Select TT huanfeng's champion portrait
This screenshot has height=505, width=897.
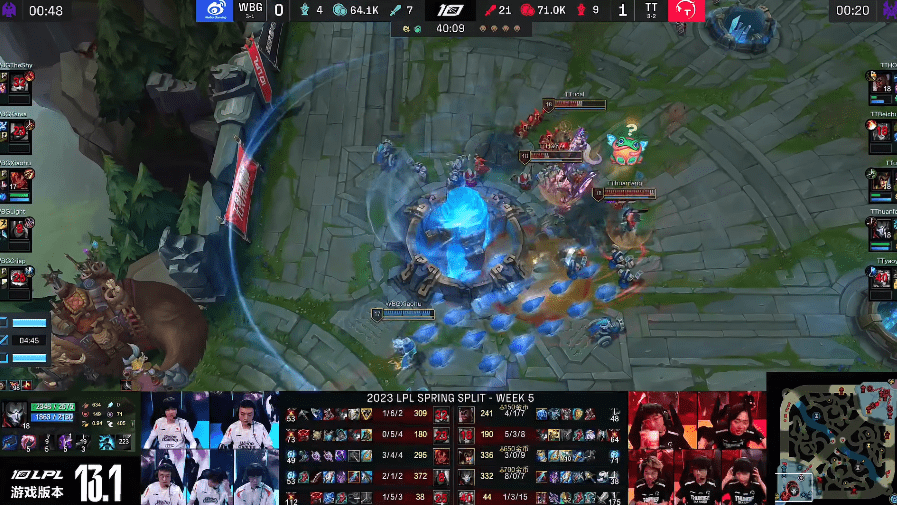tap(881, 231)
